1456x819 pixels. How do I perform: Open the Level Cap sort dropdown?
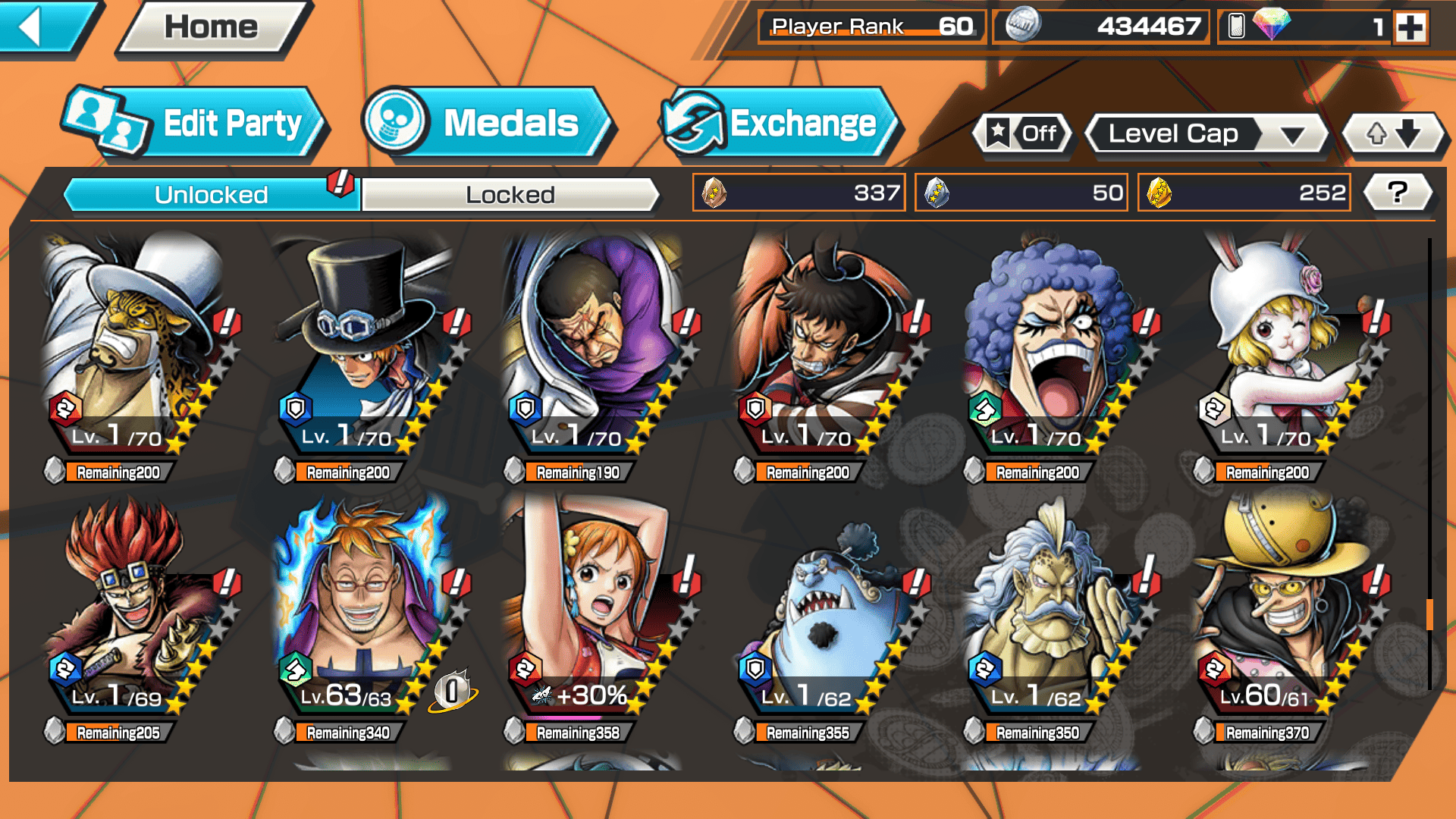click(x=1207, y=134)
